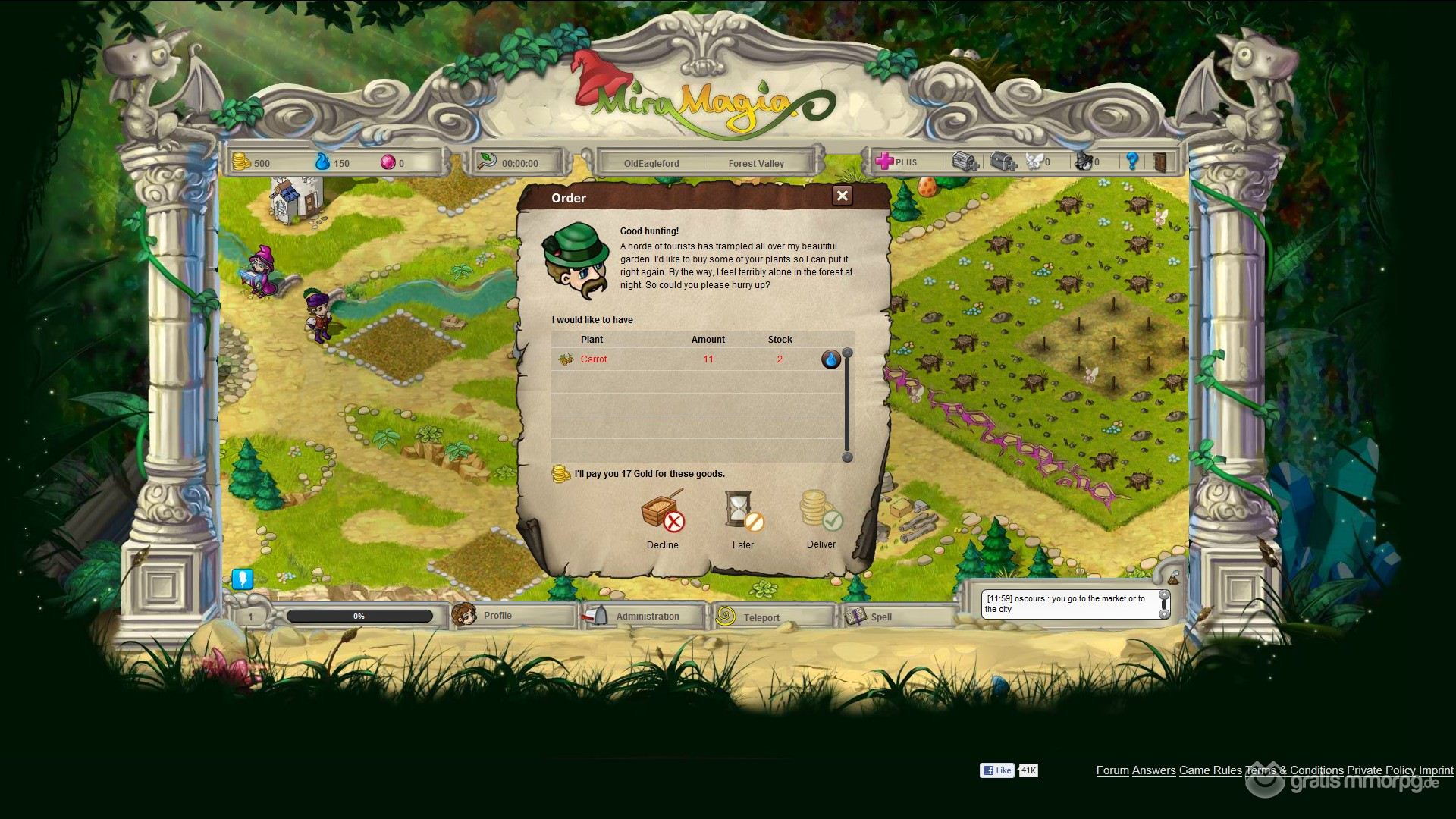The height and width of the screenshot is (819, 1456).
Task: Click the blue feather icon
Action: pos(242,579)
